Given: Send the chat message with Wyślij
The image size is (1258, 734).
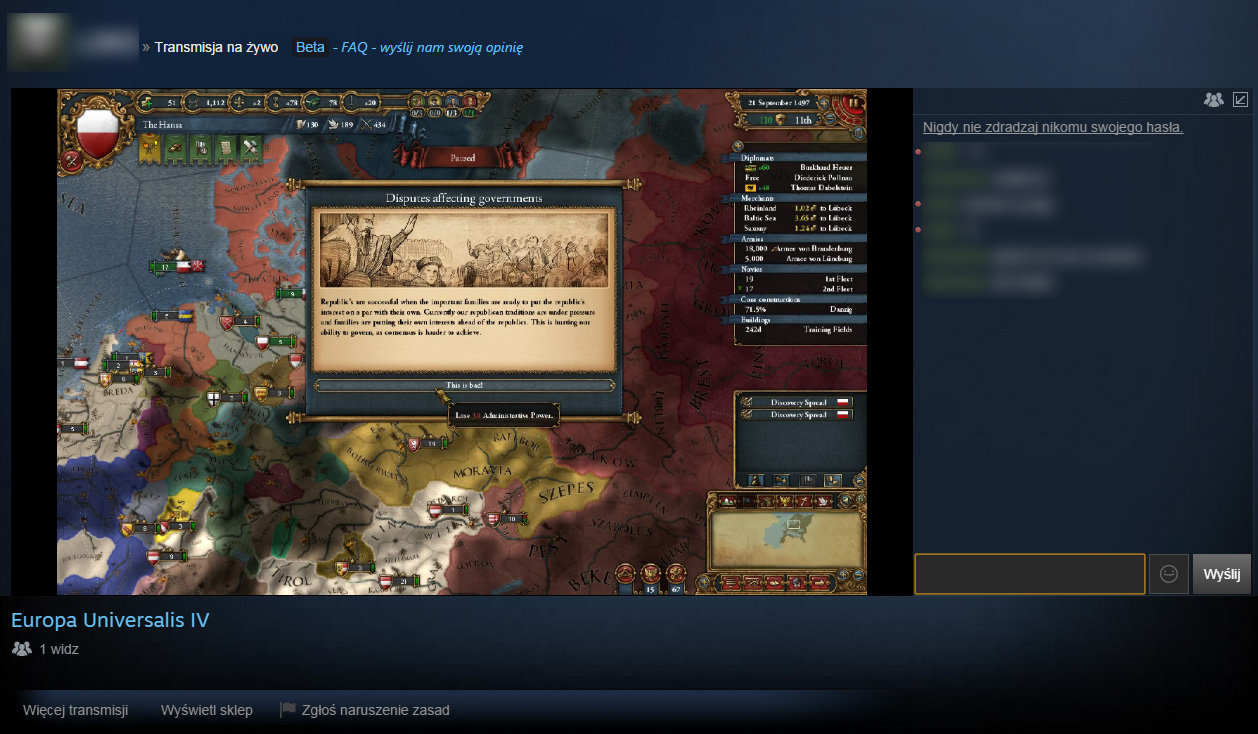Looking at the screenshot, I should pyautogui.click(x=1221, y=574).
